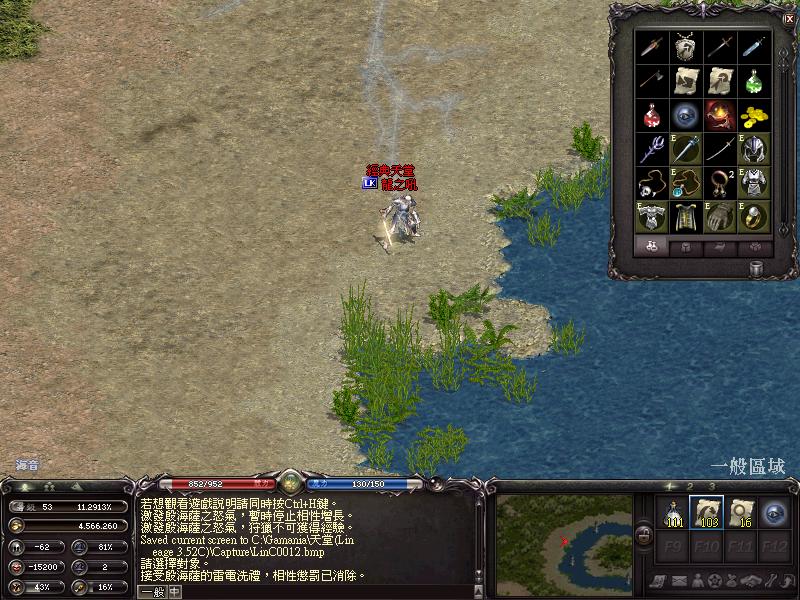Select the equipped leather gloves

[x=720, y=217]
